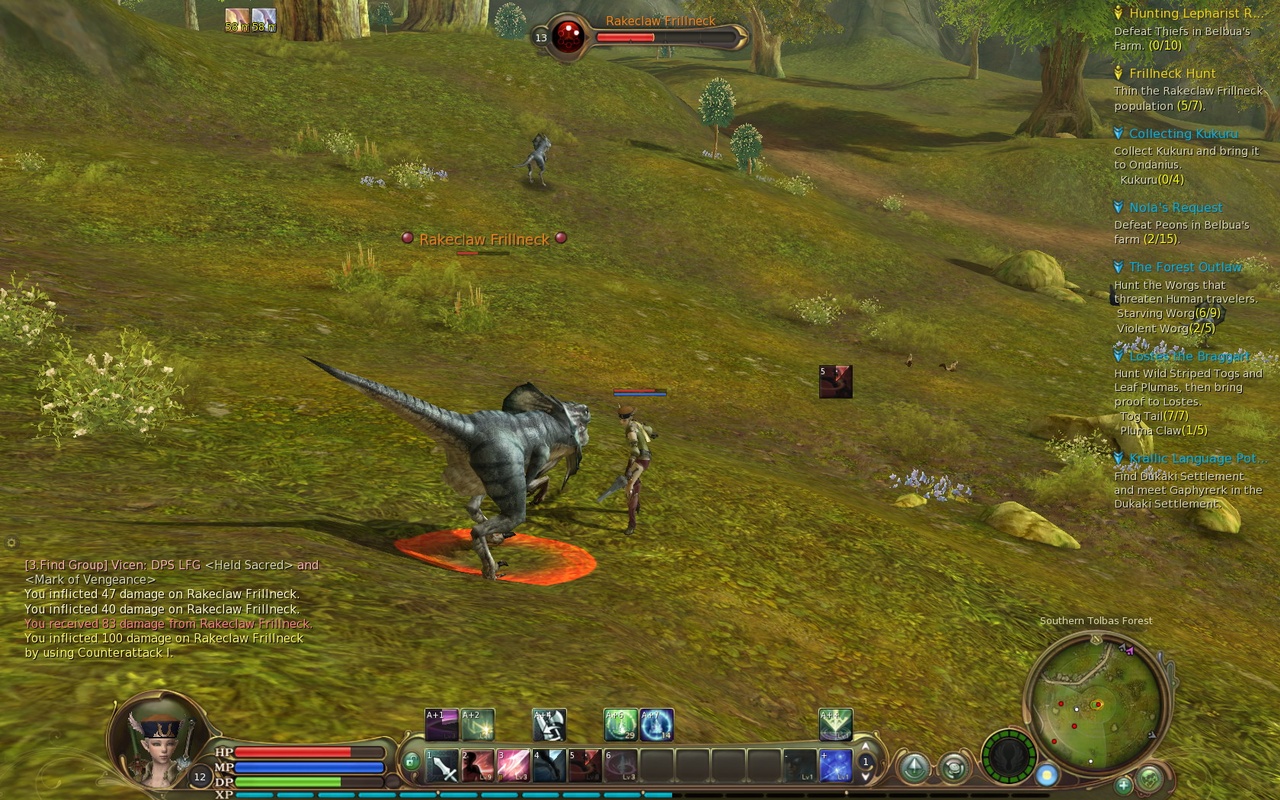
Task: Open the Collecting Kukuru quest details
Action: coord(1181,133)
